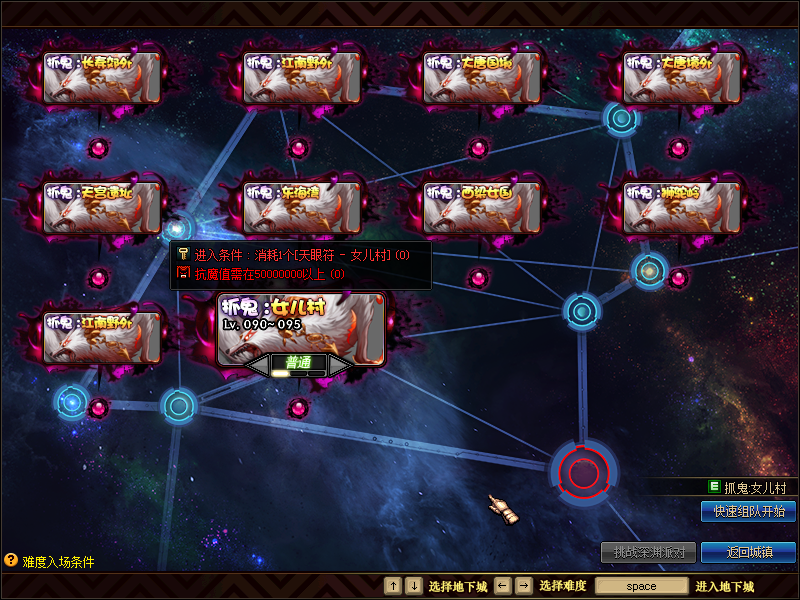Click the selected 抓鬼:女儿村 dungeon card

tap(301, 325)
